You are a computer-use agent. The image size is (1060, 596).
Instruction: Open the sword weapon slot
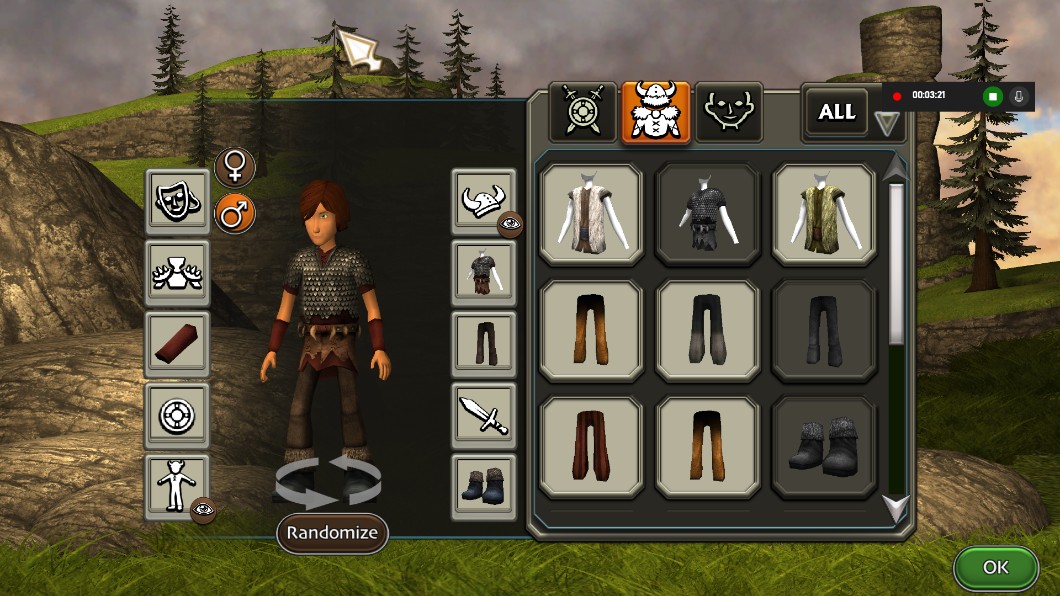[484, 415]
